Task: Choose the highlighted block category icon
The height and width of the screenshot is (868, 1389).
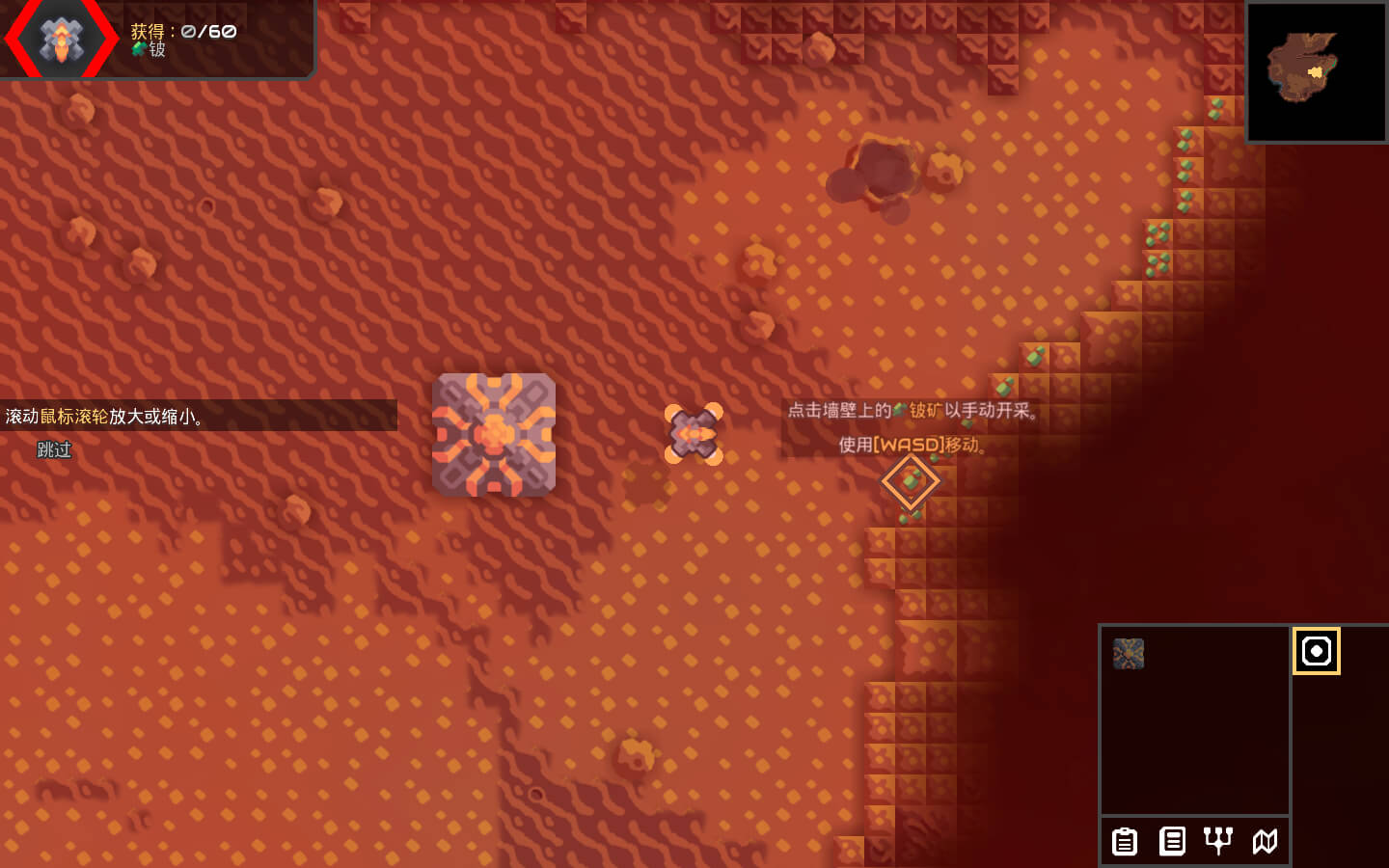Action: (1316, 651)
